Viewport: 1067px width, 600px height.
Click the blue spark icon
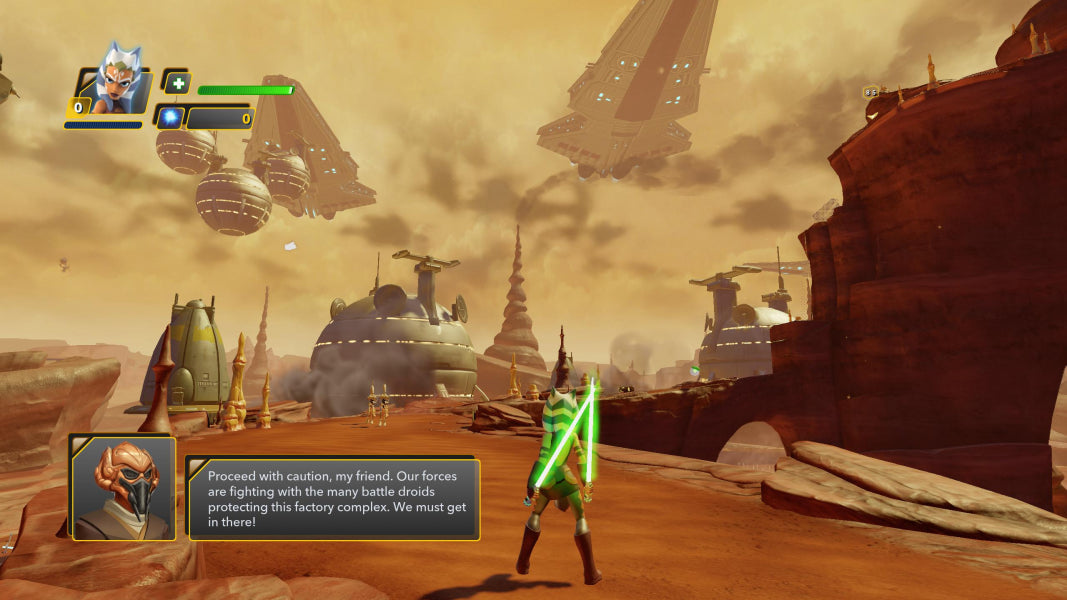coord(170,117)
